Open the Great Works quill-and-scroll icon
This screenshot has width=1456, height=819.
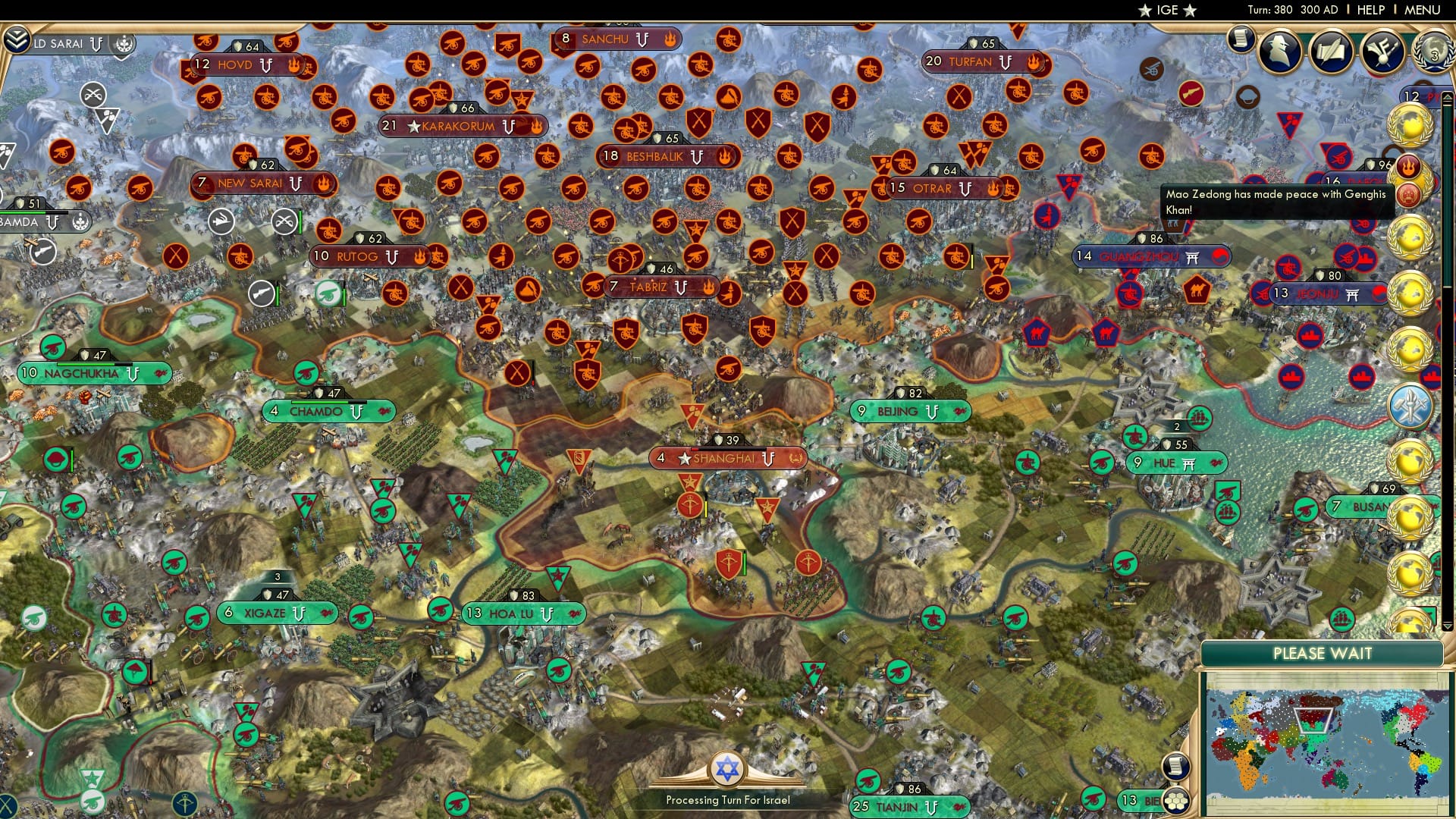pos(1332,51)
